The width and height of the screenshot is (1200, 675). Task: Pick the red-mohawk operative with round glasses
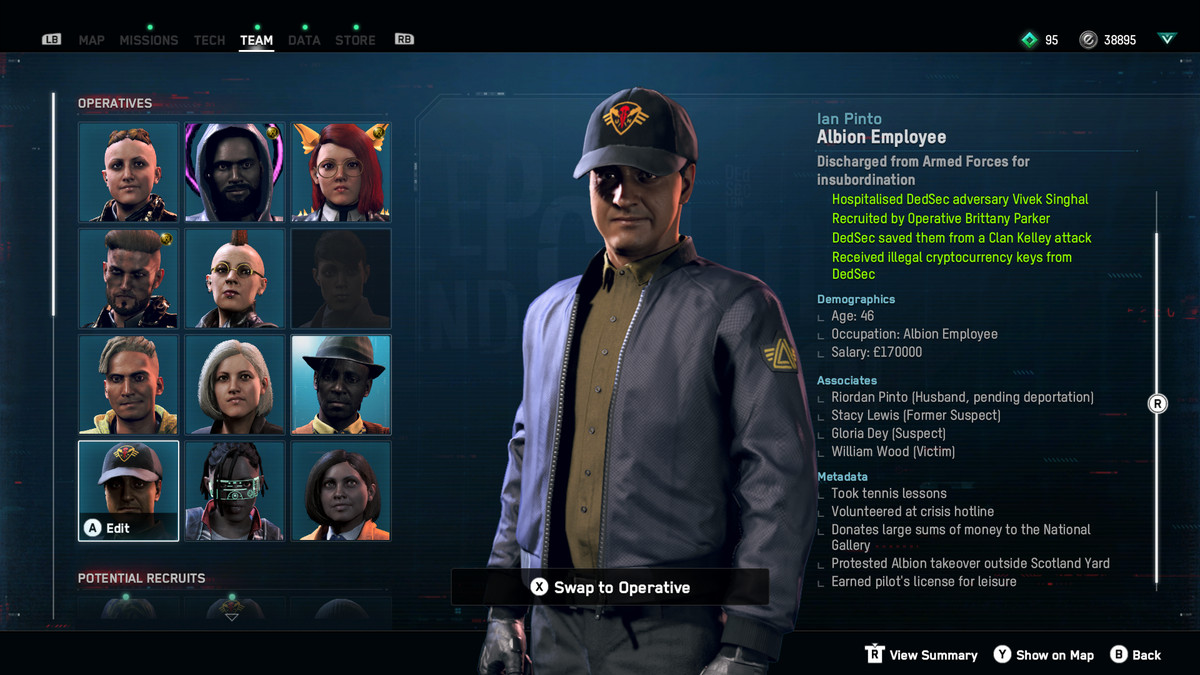(x=235, y=278)
